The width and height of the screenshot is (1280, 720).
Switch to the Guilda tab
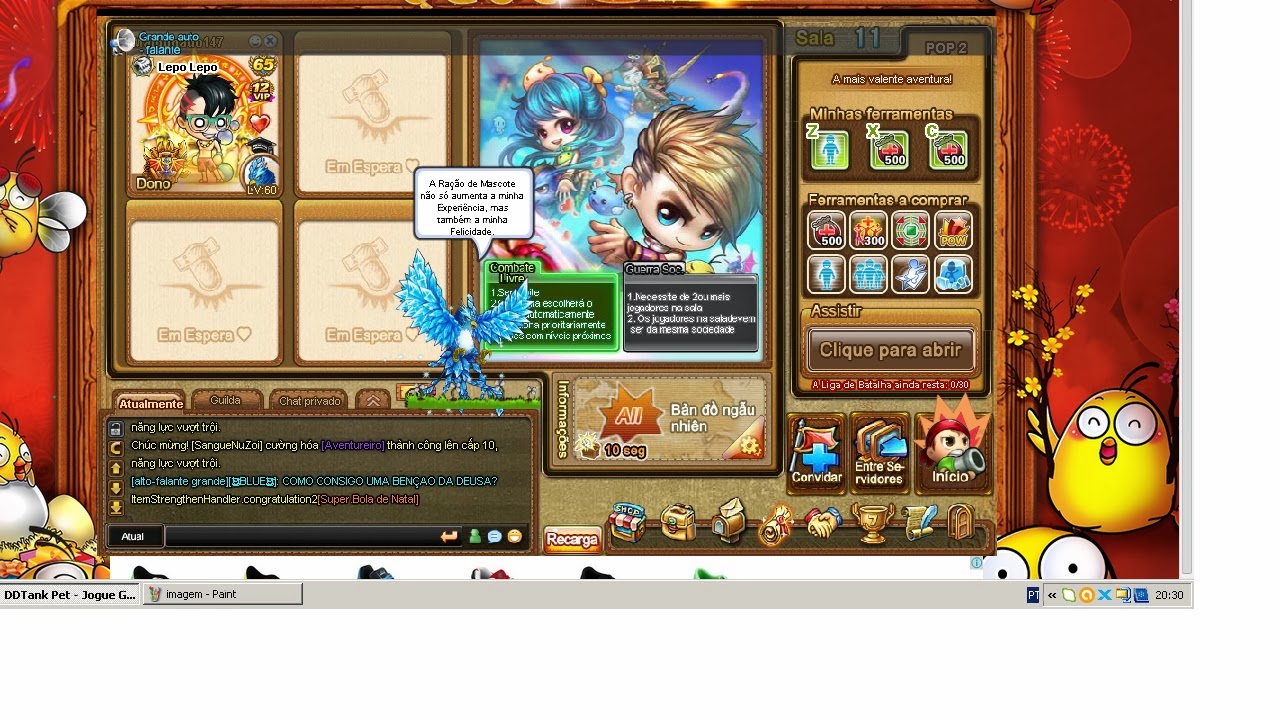click(226, 400)
